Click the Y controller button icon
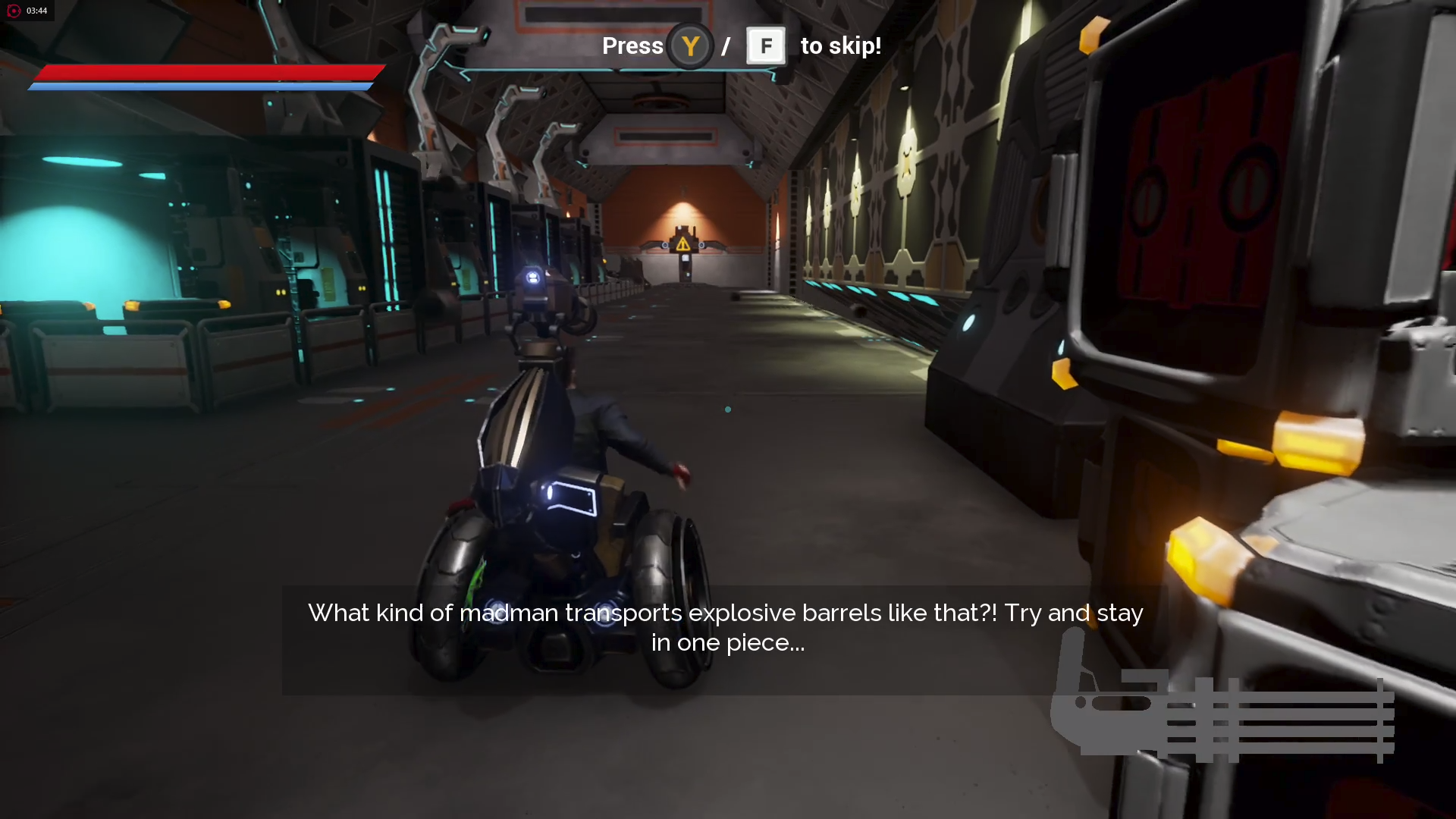 click(x=691, y=45)
